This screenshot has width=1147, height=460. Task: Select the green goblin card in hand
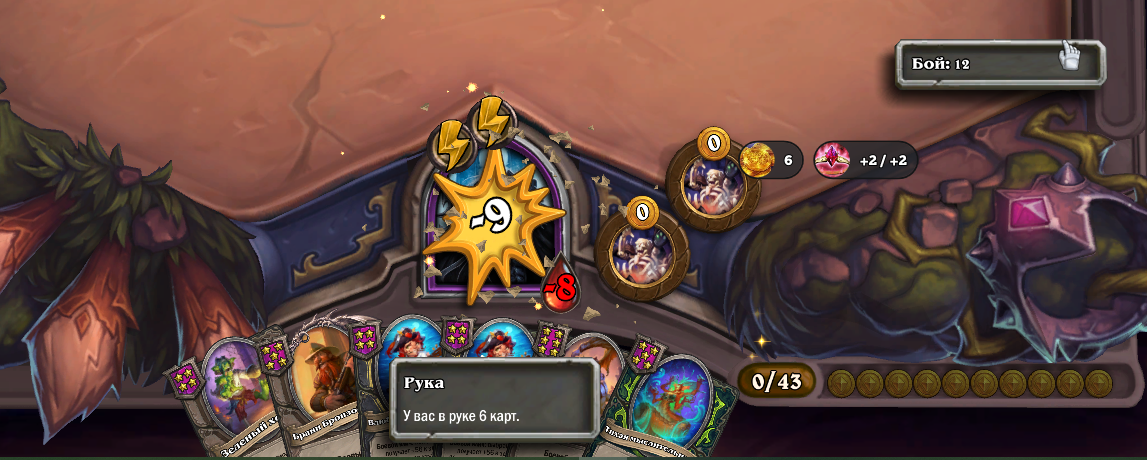[x=232, y=392]
